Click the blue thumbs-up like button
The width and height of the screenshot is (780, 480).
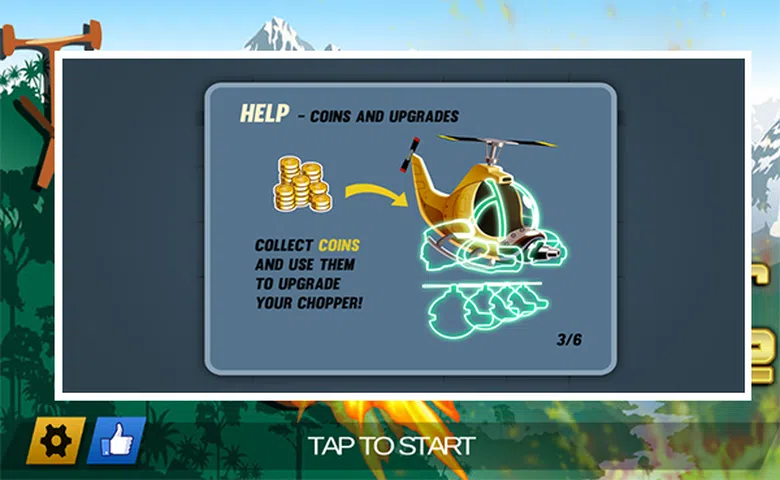(x=116, y=441)
